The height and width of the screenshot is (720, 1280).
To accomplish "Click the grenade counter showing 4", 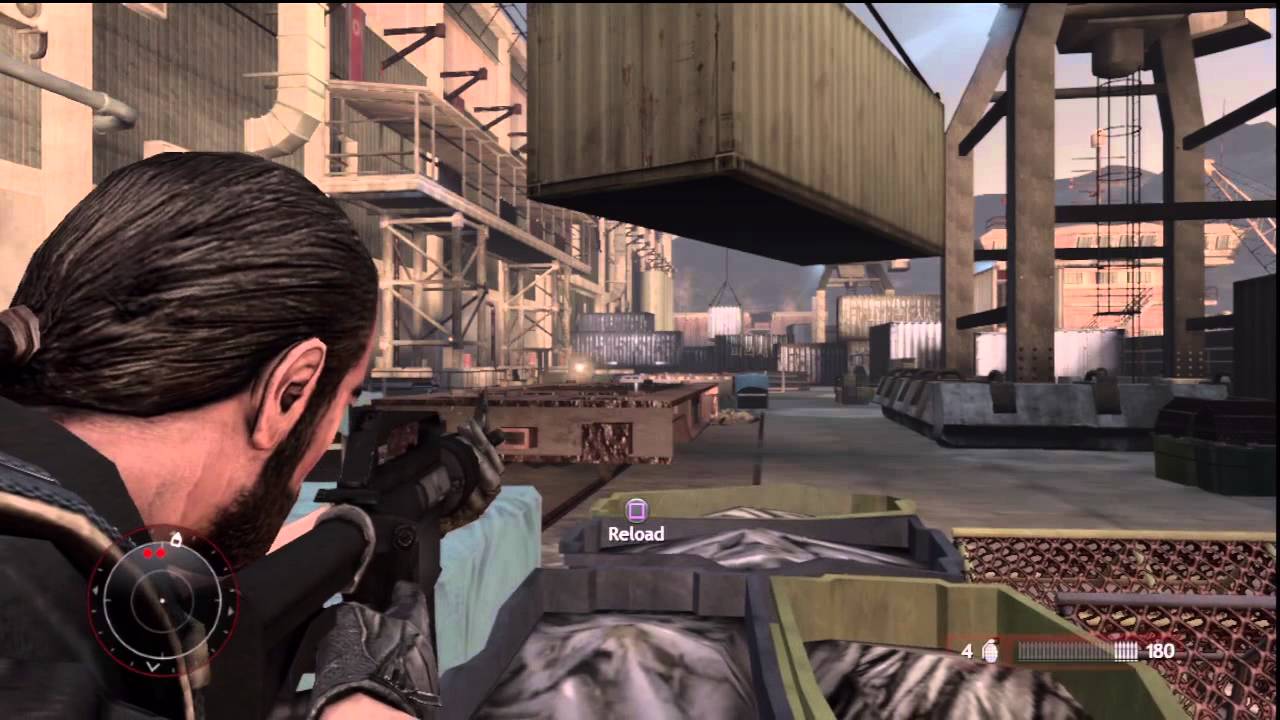I will (966, 651).
